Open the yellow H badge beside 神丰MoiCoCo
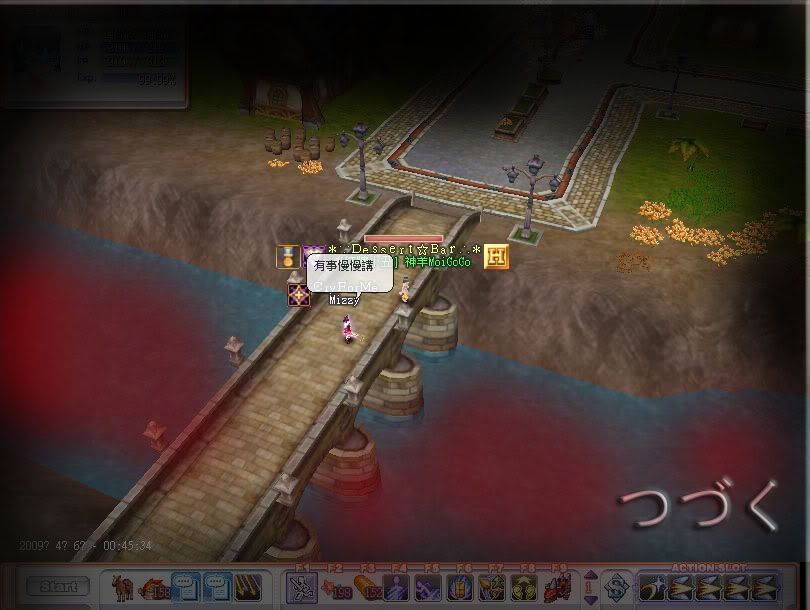The width and height of the screenshot is (810, 610). [x=497, y=257]
